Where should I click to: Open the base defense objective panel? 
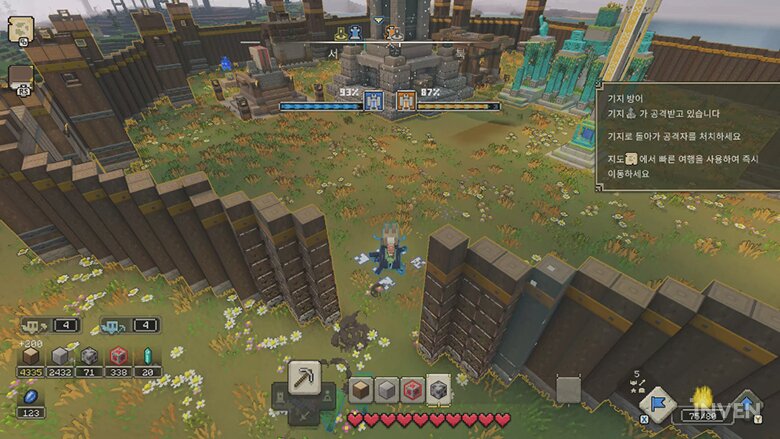pos(688,135)
